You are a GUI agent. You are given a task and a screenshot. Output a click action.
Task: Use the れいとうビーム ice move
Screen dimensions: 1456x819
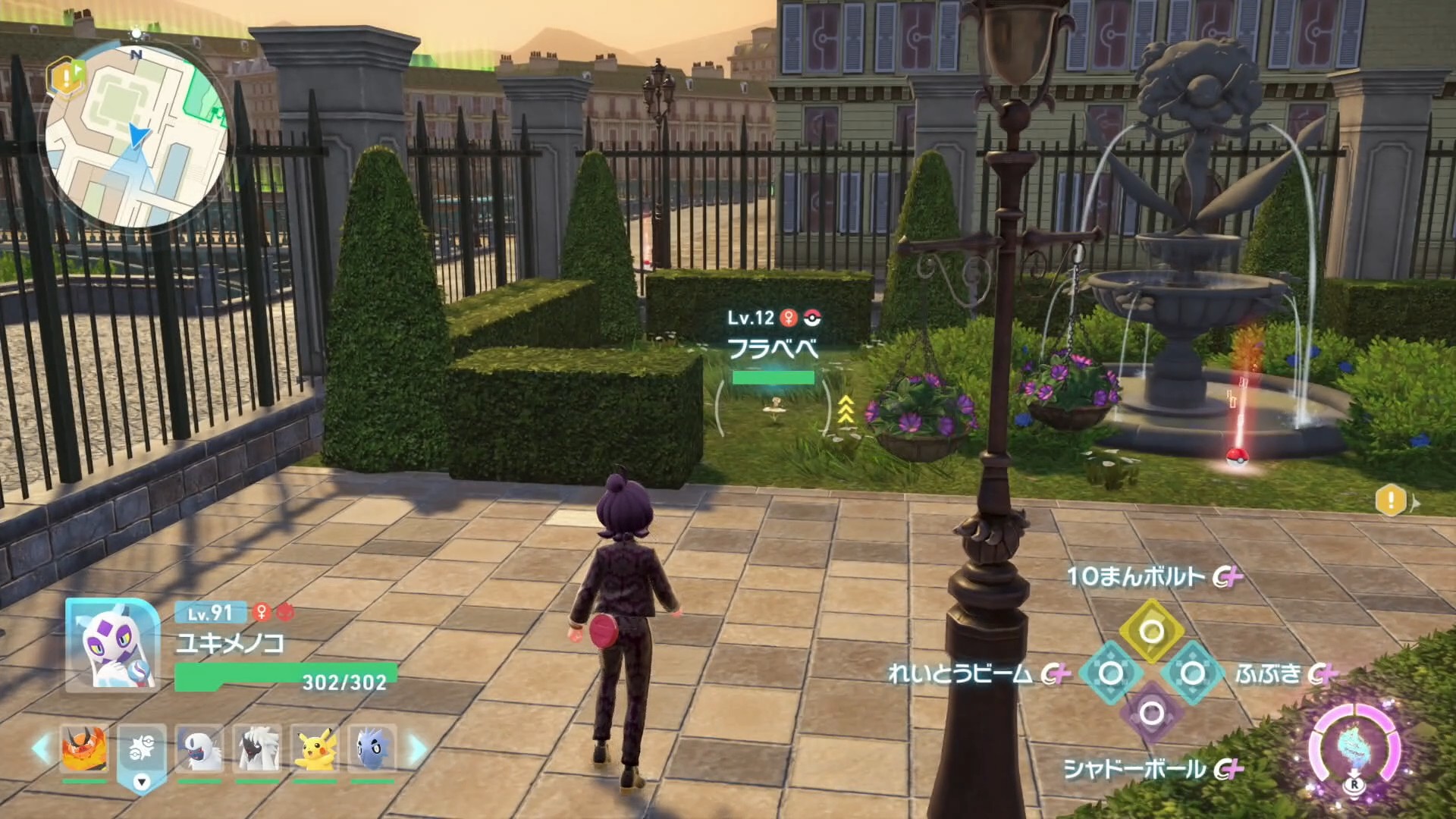click(x=1110, y=673)
